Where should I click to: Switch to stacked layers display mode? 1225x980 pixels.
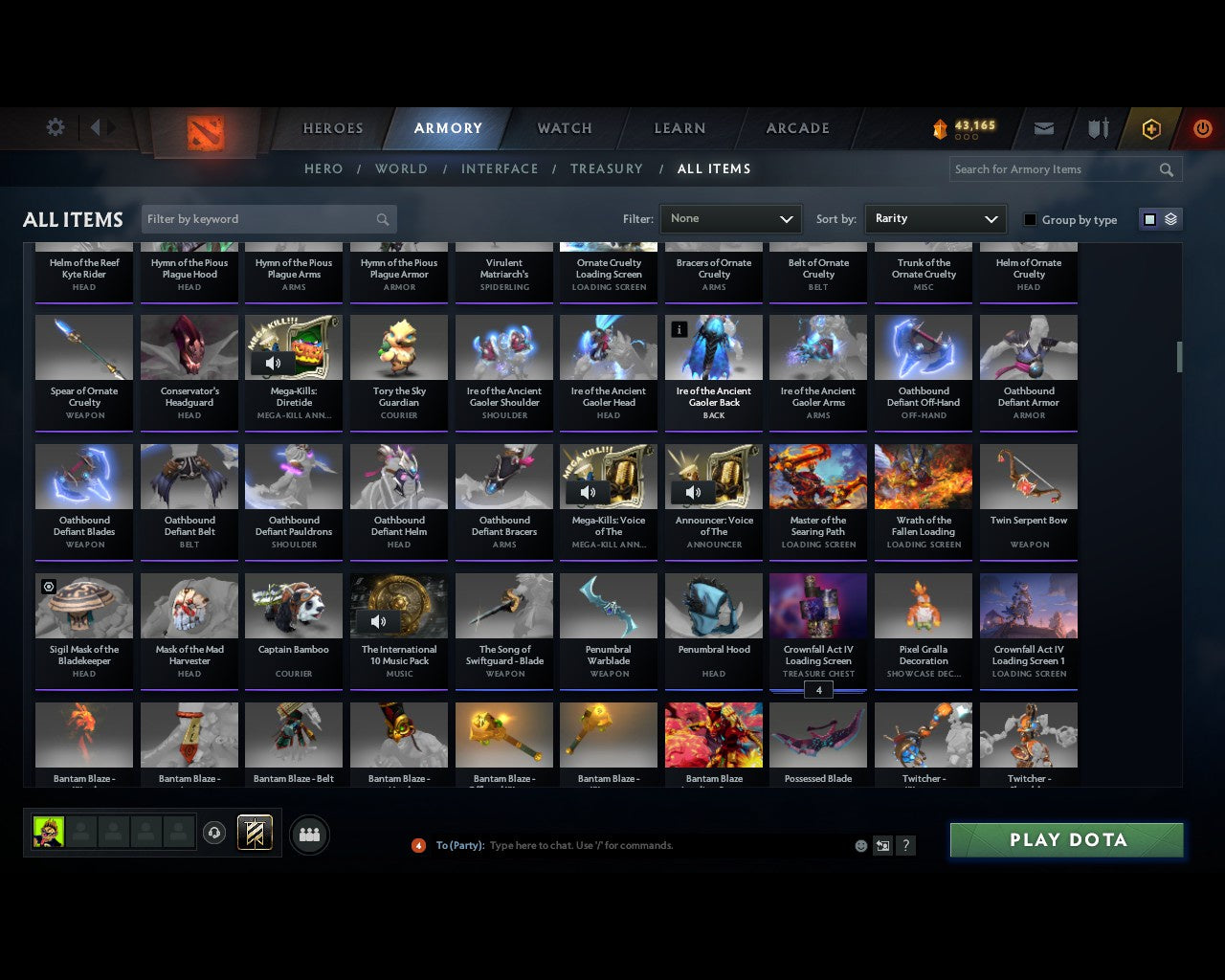[x=1169, y=218]
